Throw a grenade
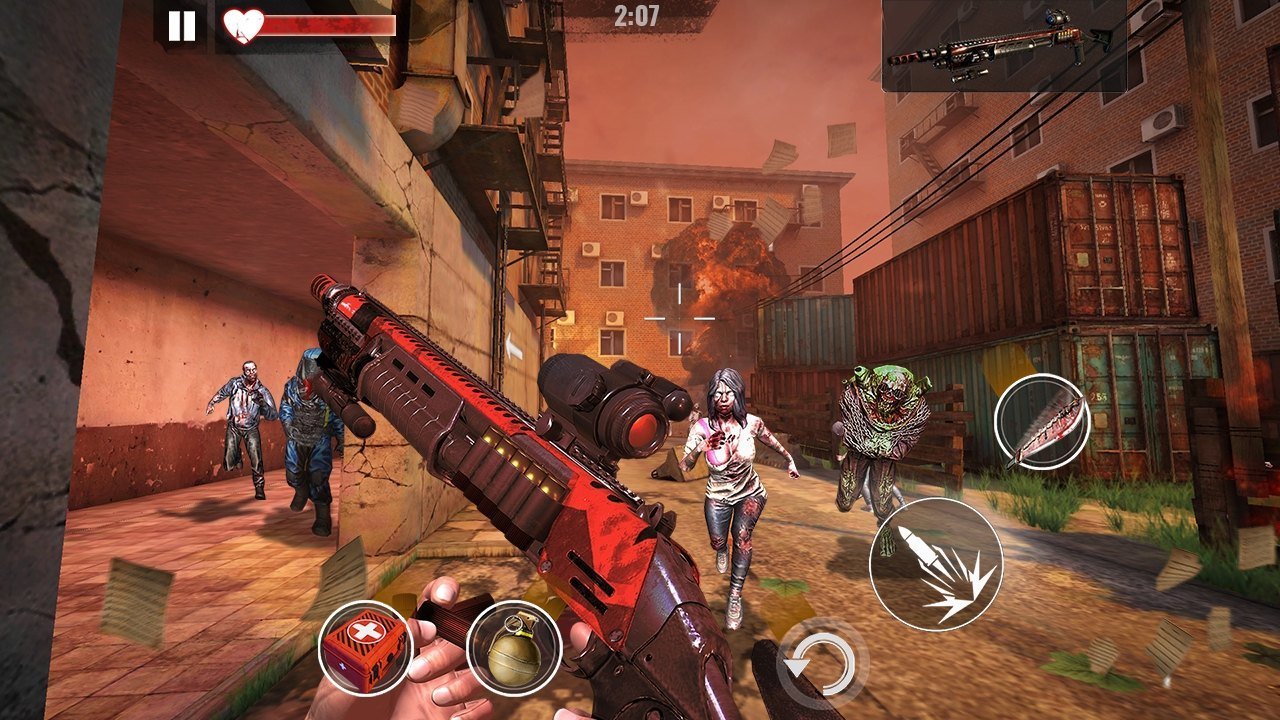1280x720 pixels. [513, 648]
